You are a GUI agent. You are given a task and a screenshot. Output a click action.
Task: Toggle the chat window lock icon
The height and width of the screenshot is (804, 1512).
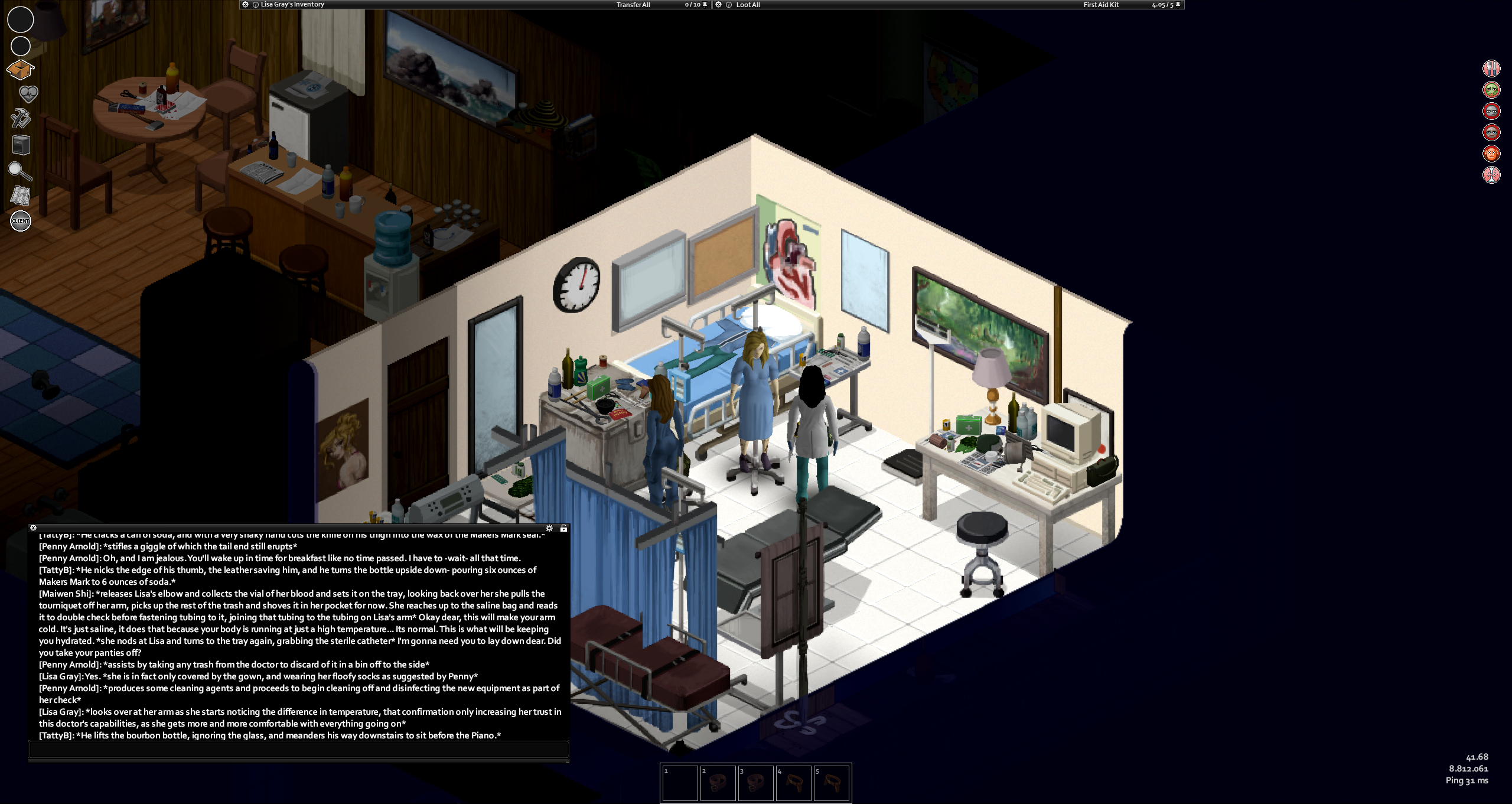tap(563, 528)
